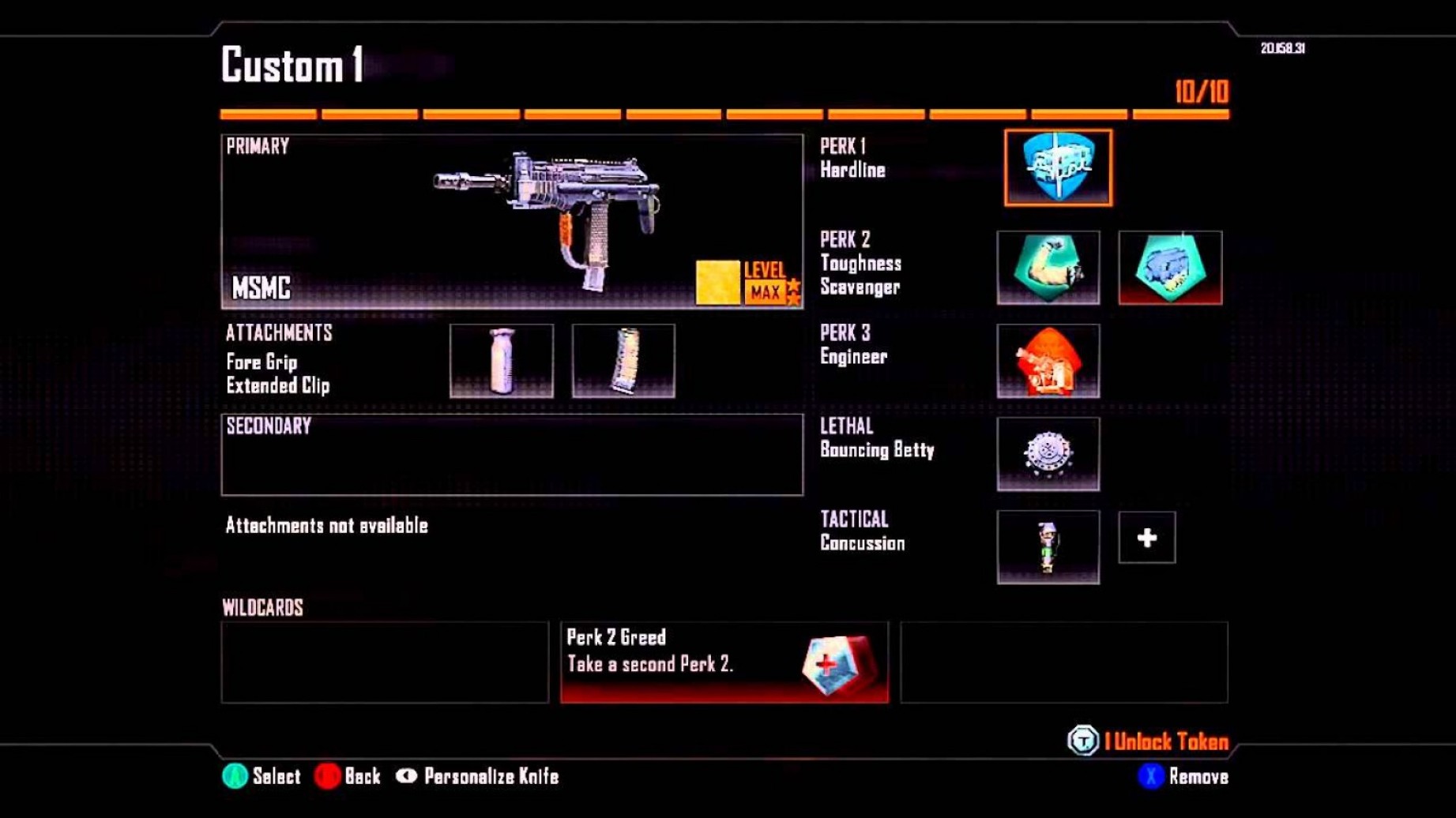Click the Bouncing Betty lethal icon
1456x818 pixels.
1048,454
